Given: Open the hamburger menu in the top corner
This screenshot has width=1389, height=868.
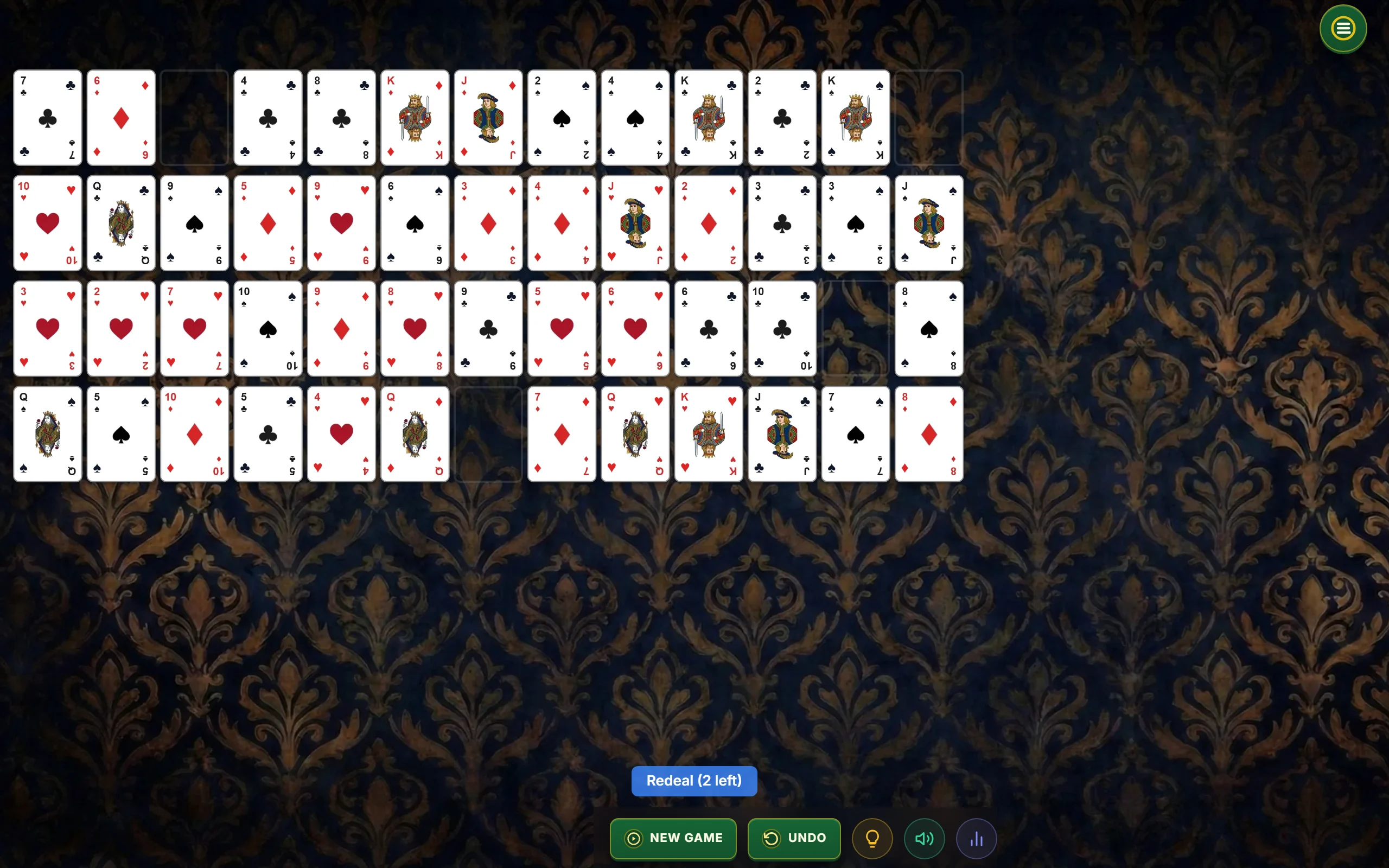Looking at the screenshot, I should 1342,28.
